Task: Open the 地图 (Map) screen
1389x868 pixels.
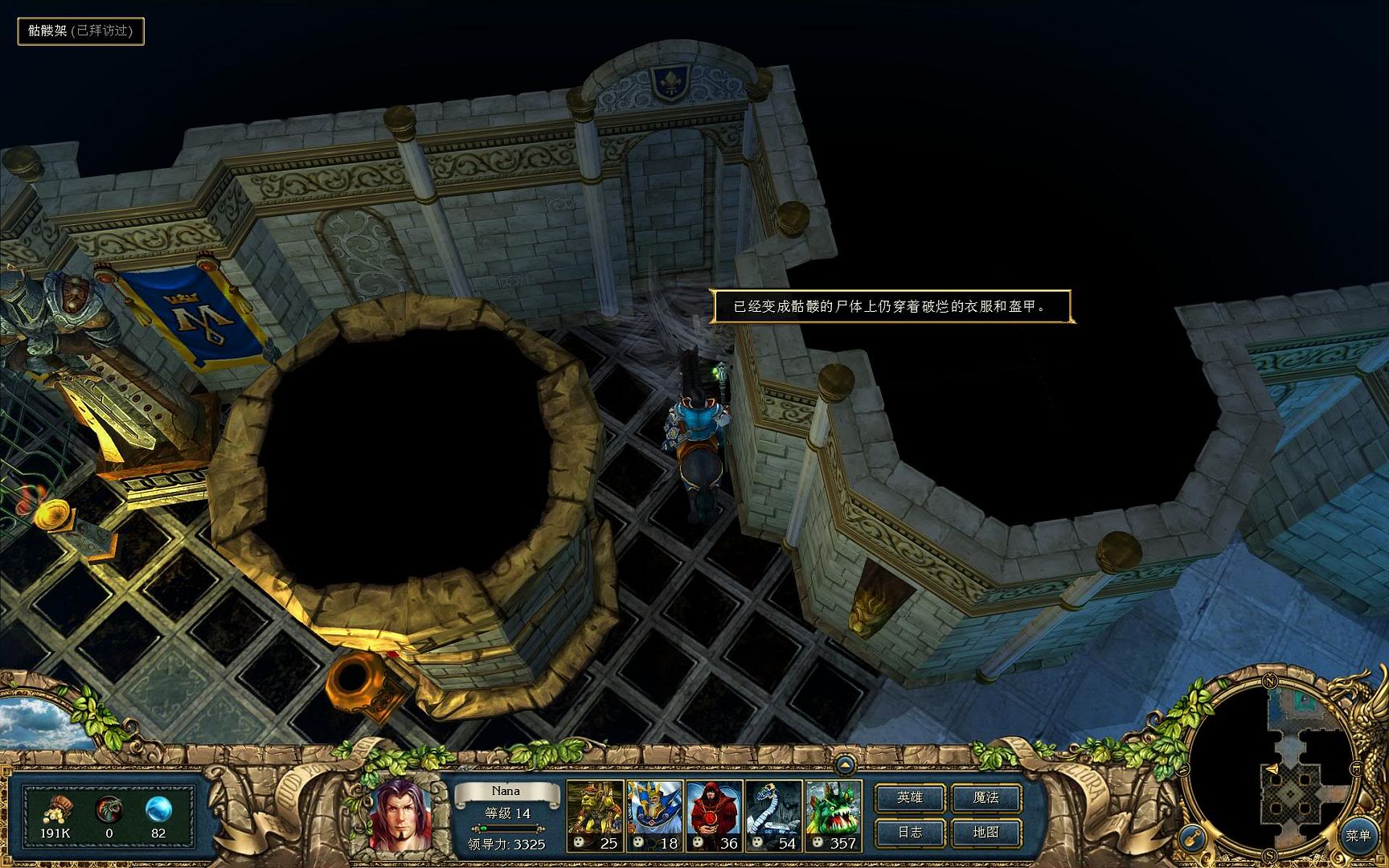Action: click(x=986, y=833)
